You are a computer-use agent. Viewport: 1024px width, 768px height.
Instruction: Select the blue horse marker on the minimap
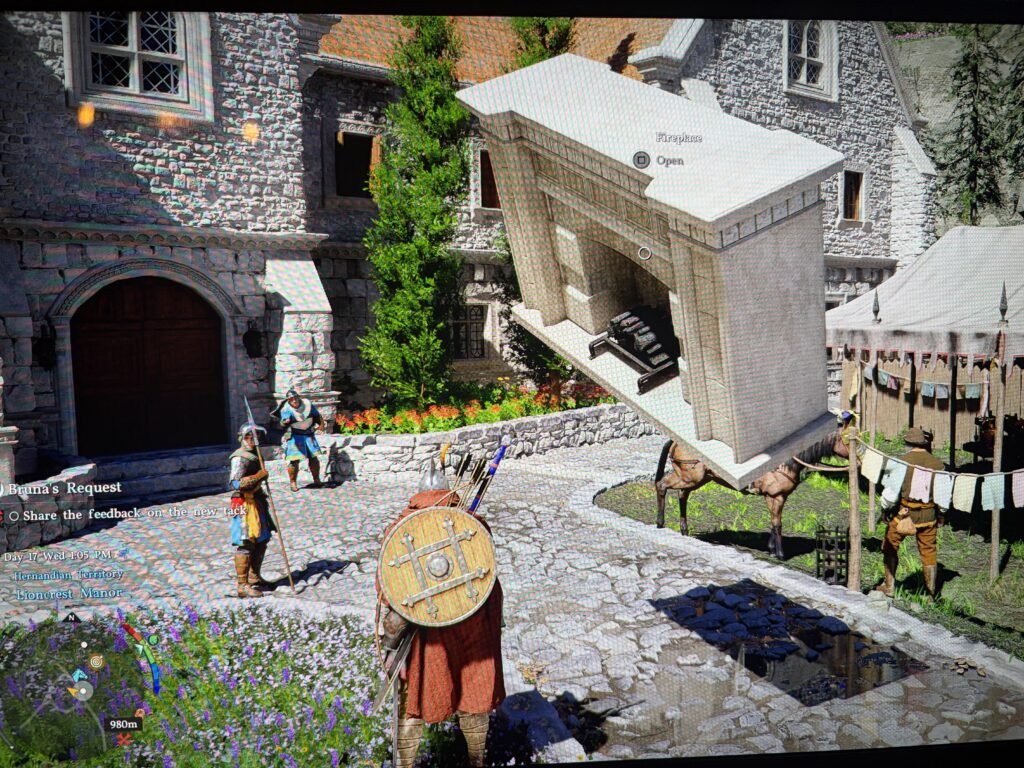coord(79,676)
